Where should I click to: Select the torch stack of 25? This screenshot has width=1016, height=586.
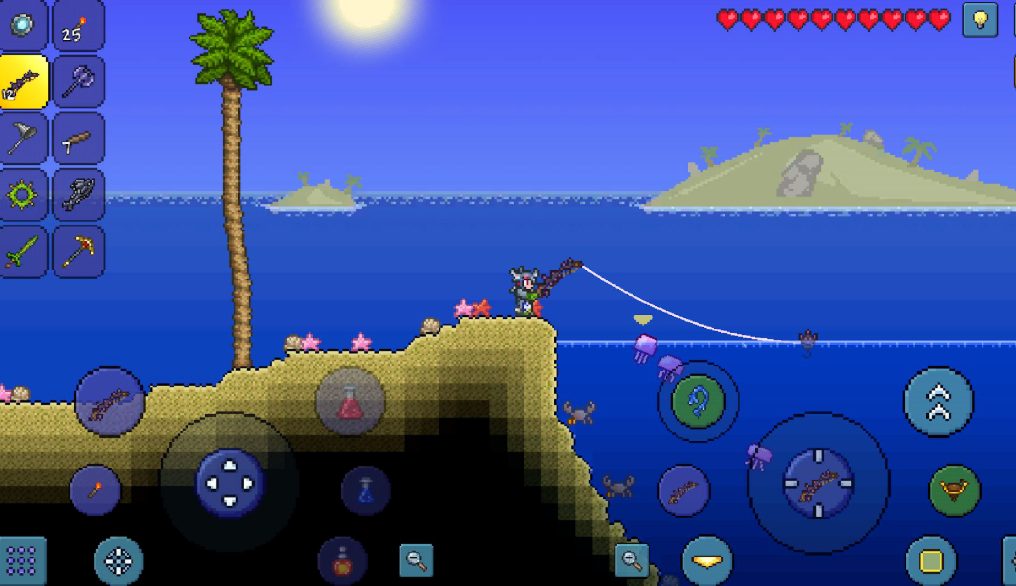[x=78, y=25]
